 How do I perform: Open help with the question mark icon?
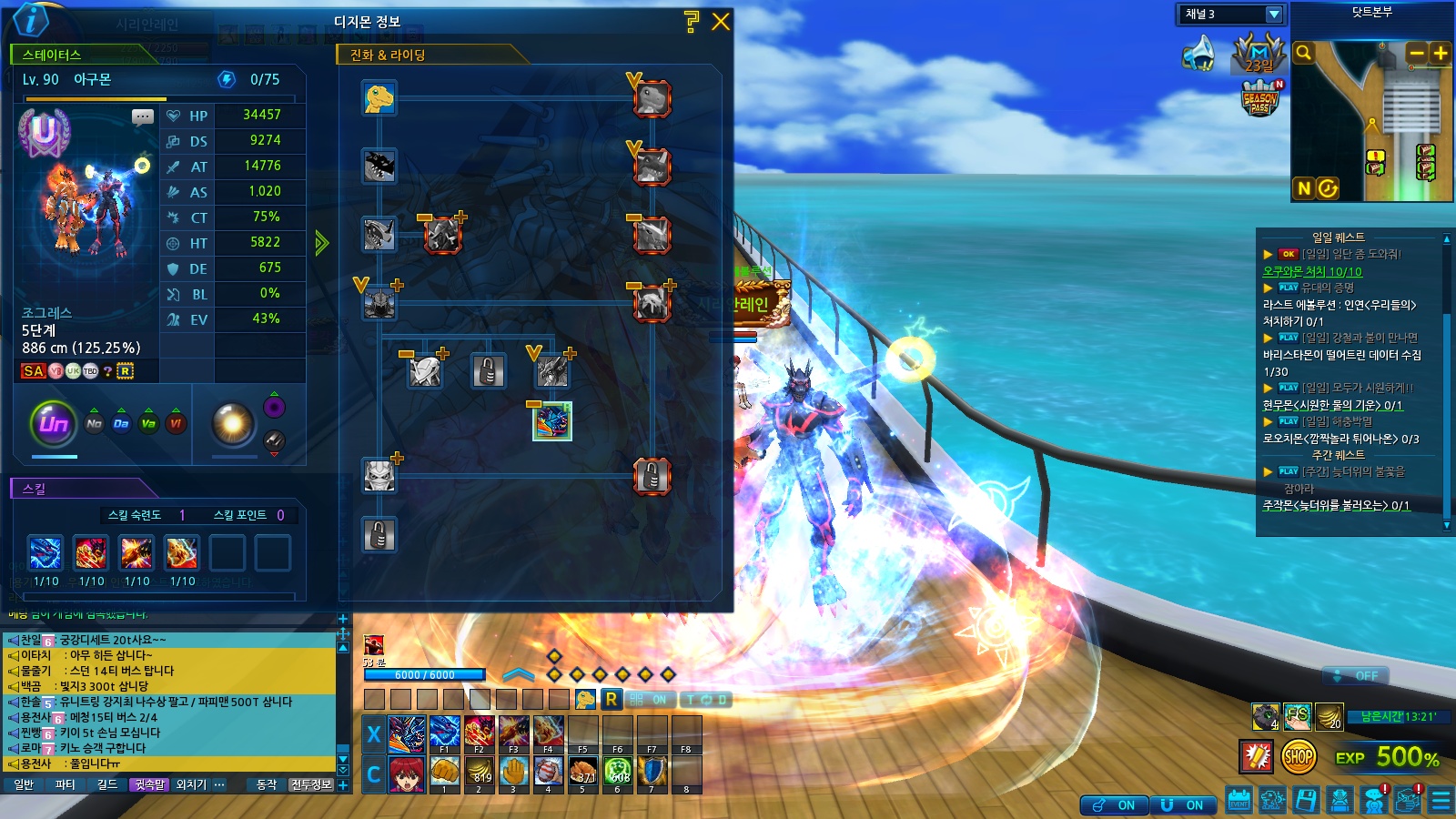point(692,22)
